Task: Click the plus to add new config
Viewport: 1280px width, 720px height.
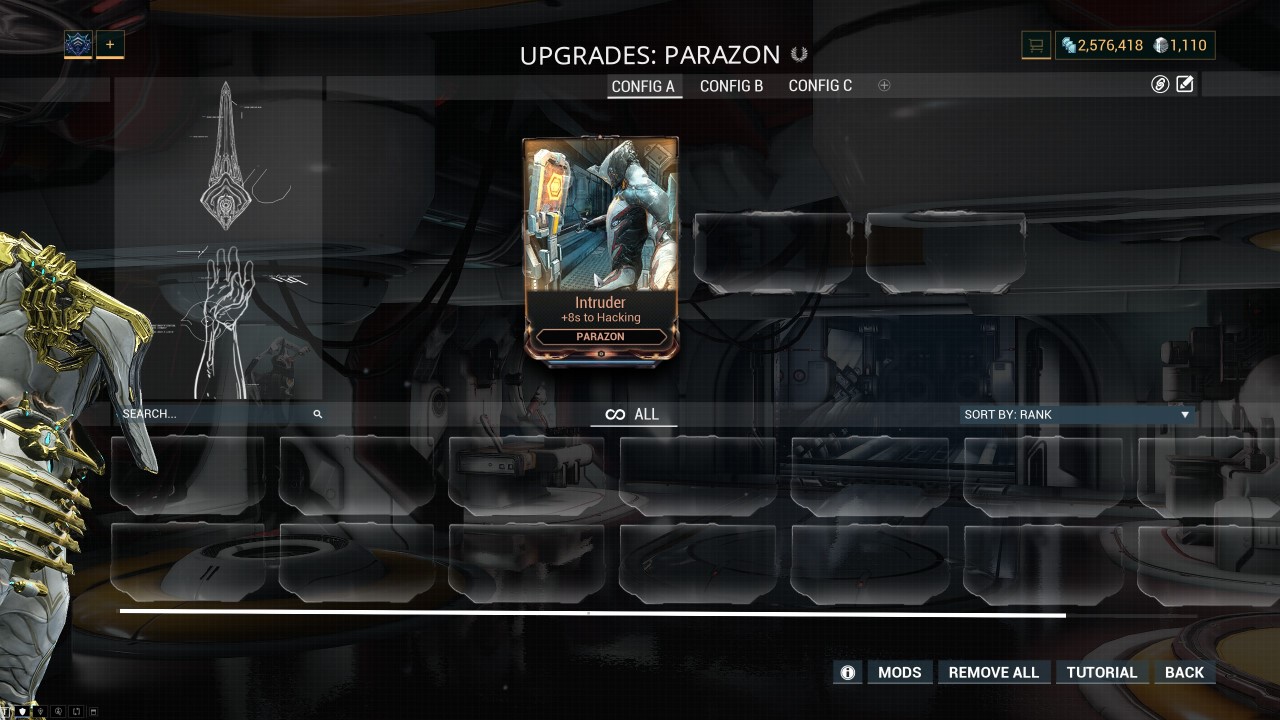Action: coord(884,86)
